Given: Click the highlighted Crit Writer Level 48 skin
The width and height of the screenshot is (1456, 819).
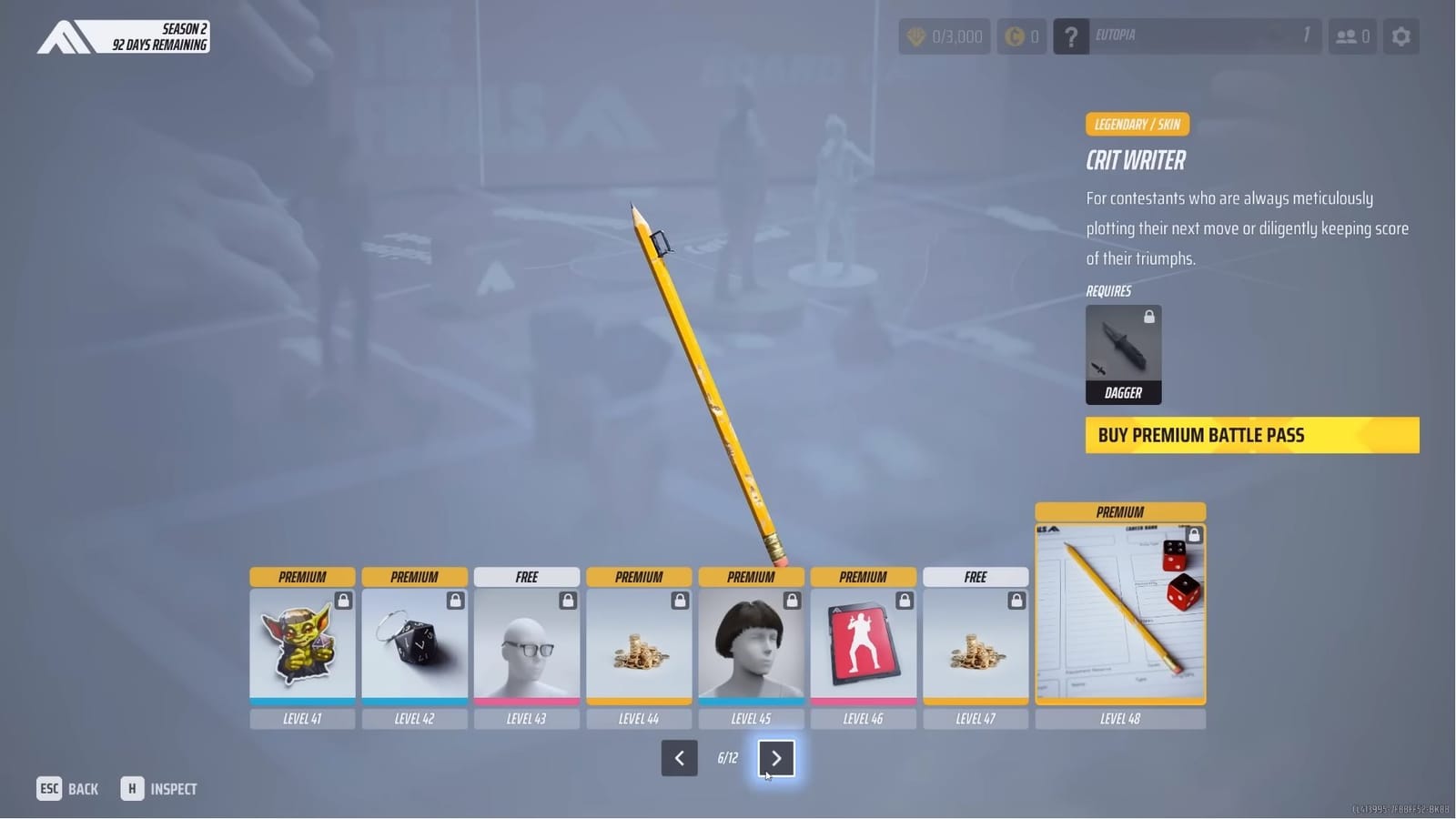Looking at the screenshot, I should pos(1120,610).
